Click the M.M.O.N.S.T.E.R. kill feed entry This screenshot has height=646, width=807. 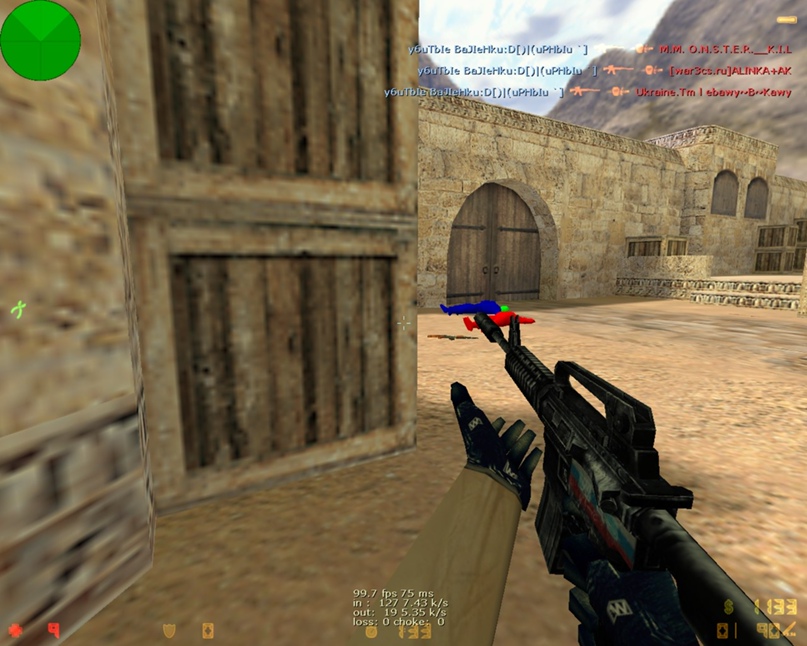click(x=599, y=48)
